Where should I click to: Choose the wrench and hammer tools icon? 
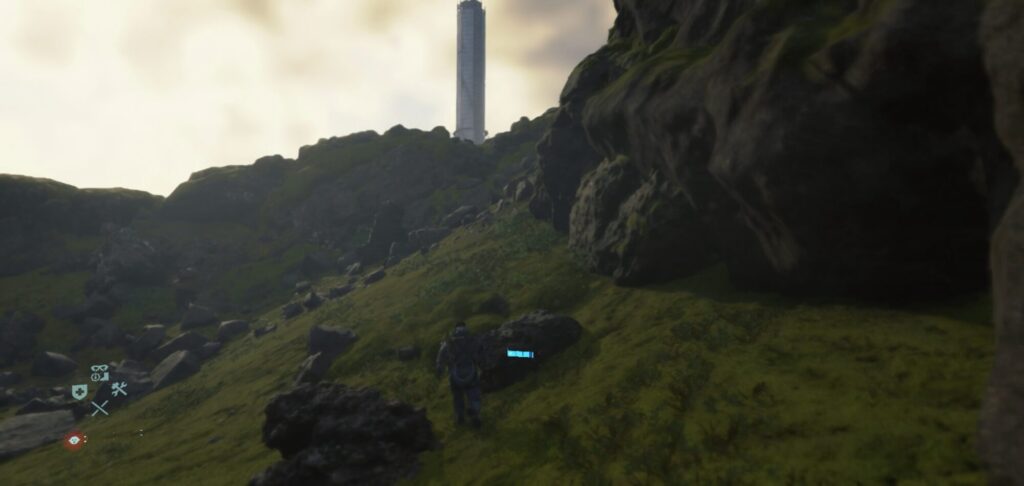[x=119, y=390]
